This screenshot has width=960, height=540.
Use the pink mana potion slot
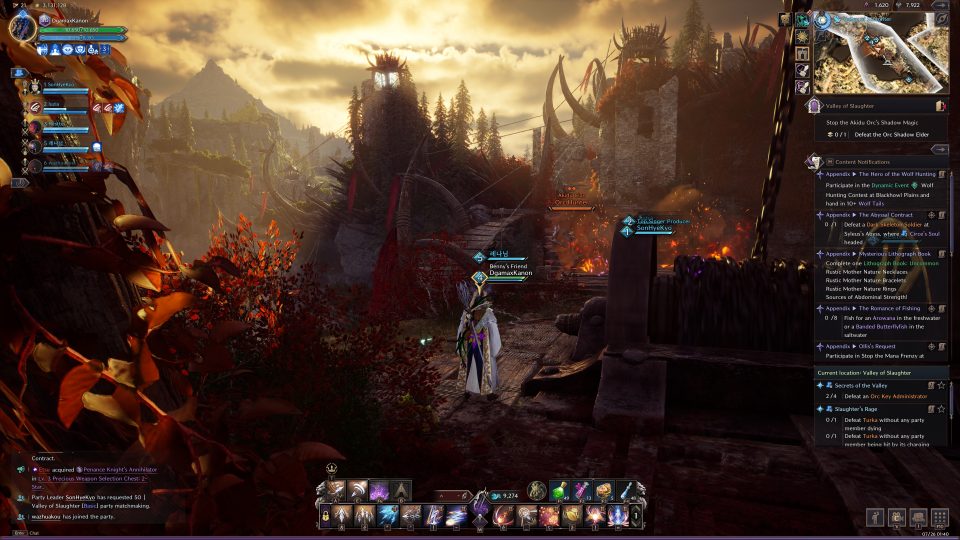pyautogui.click(x=581, y=490)
